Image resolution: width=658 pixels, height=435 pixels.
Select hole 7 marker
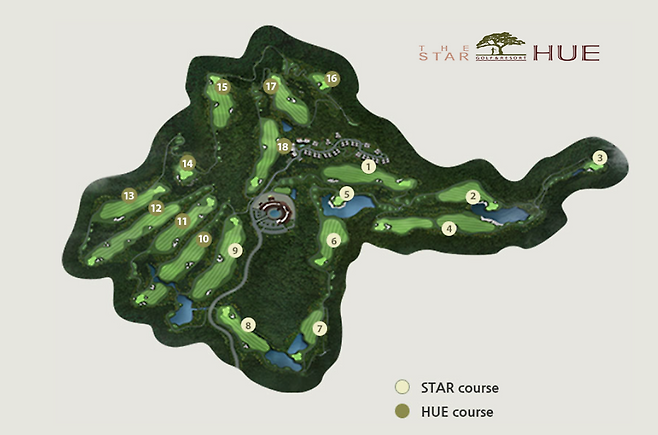pos(320,328)
